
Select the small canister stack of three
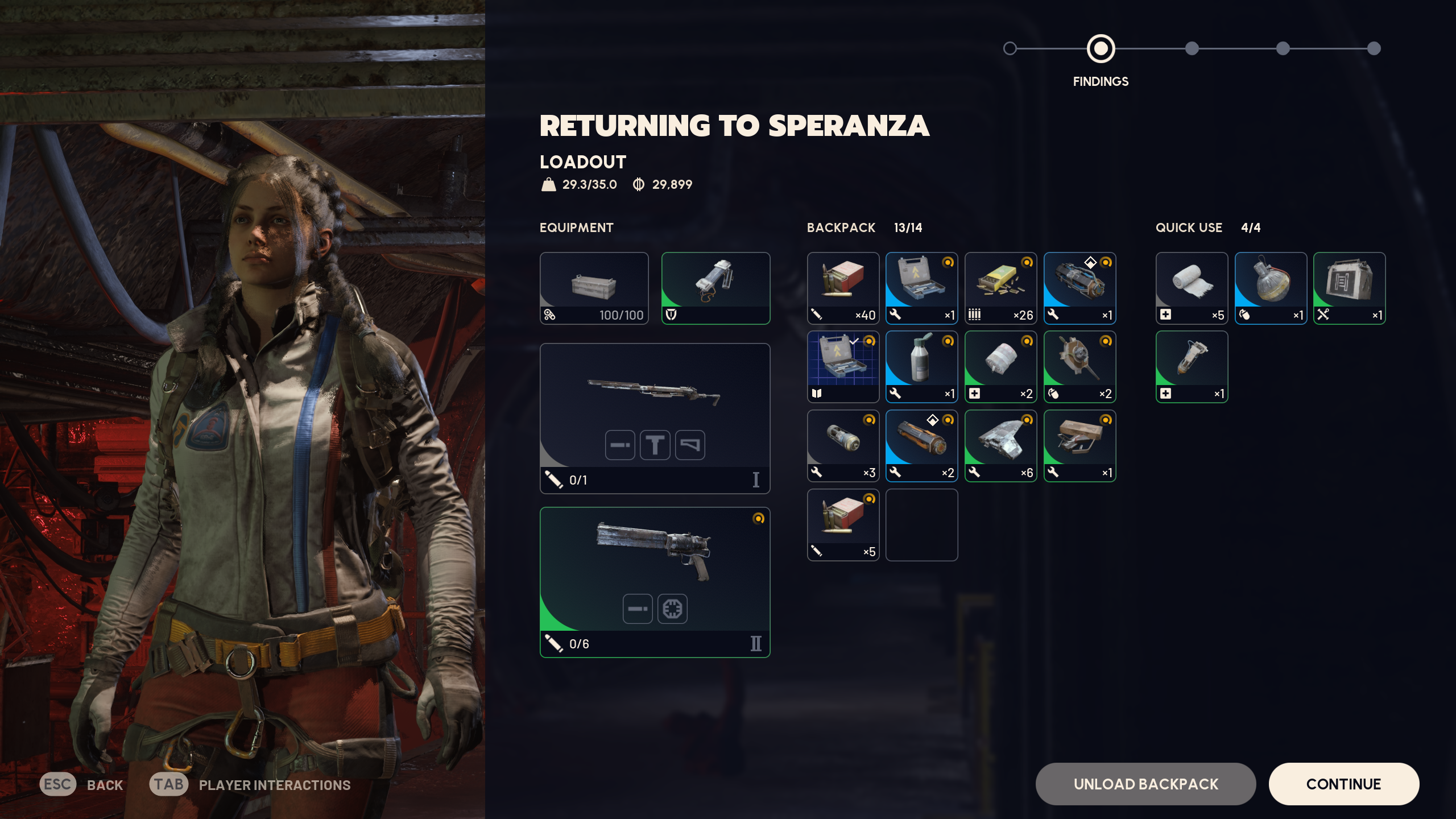click(843, 446)
